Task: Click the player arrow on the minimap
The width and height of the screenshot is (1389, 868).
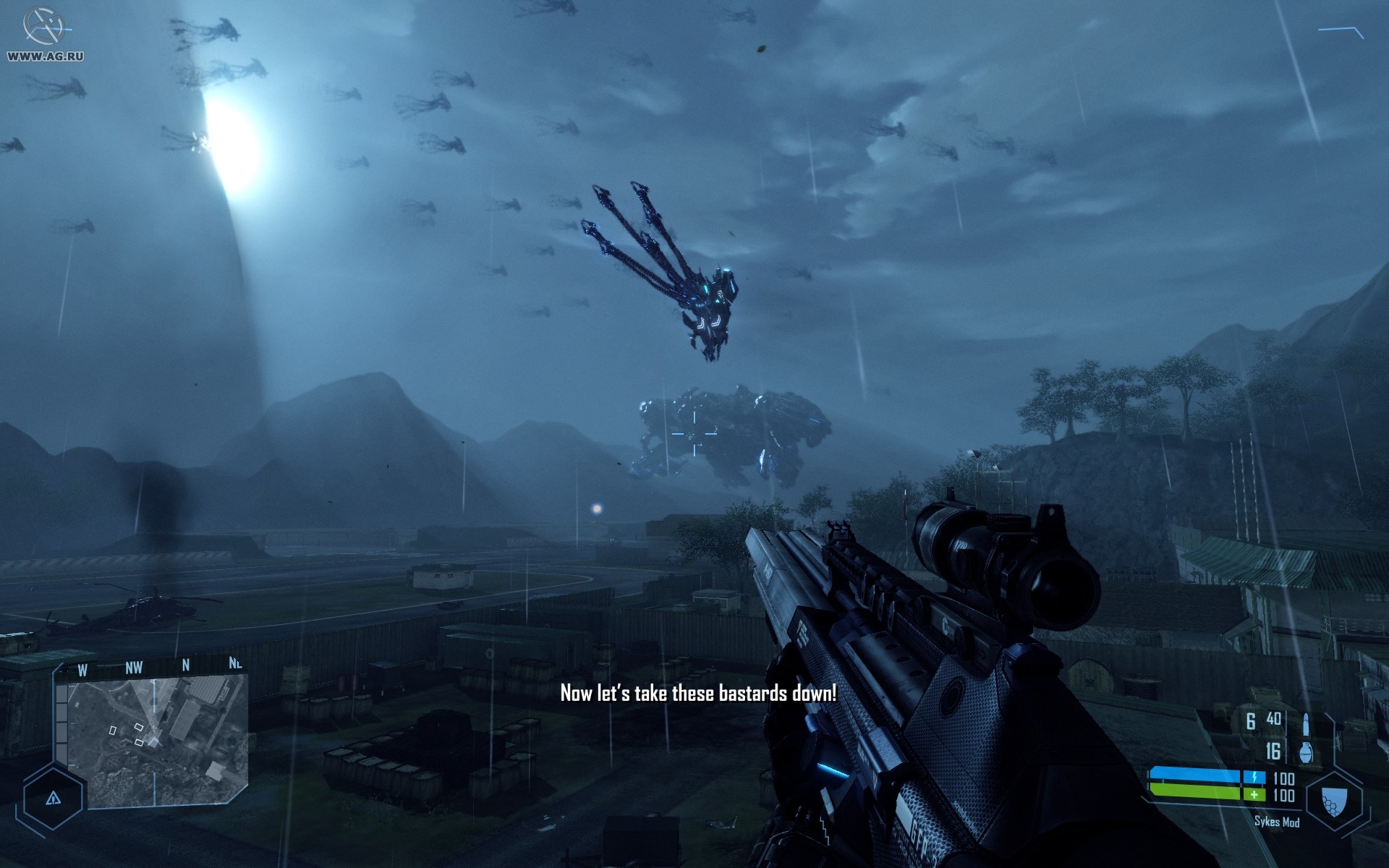Action: coord(153,740)
